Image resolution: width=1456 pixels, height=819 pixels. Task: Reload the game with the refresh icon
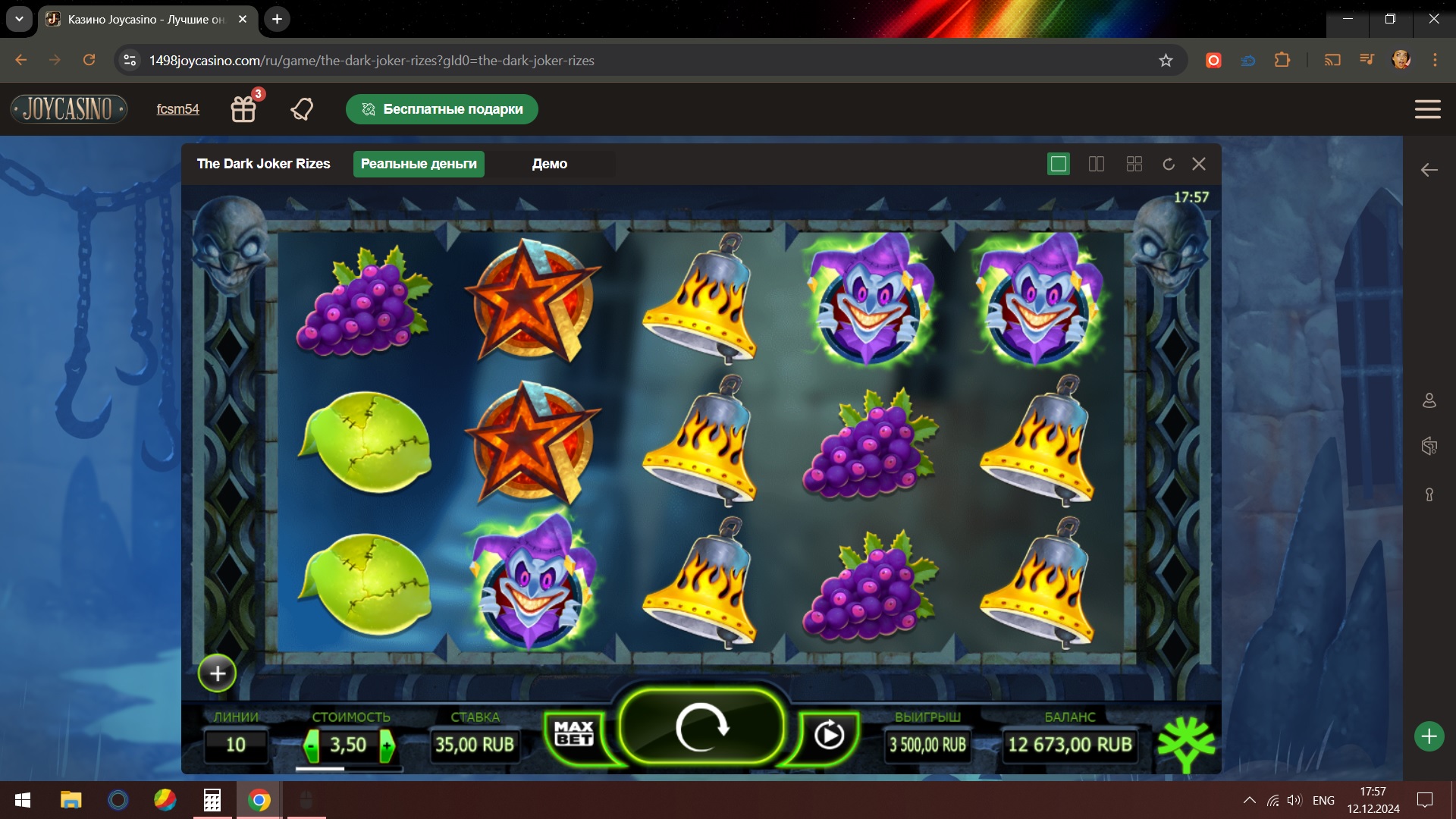click(1169, 164)
